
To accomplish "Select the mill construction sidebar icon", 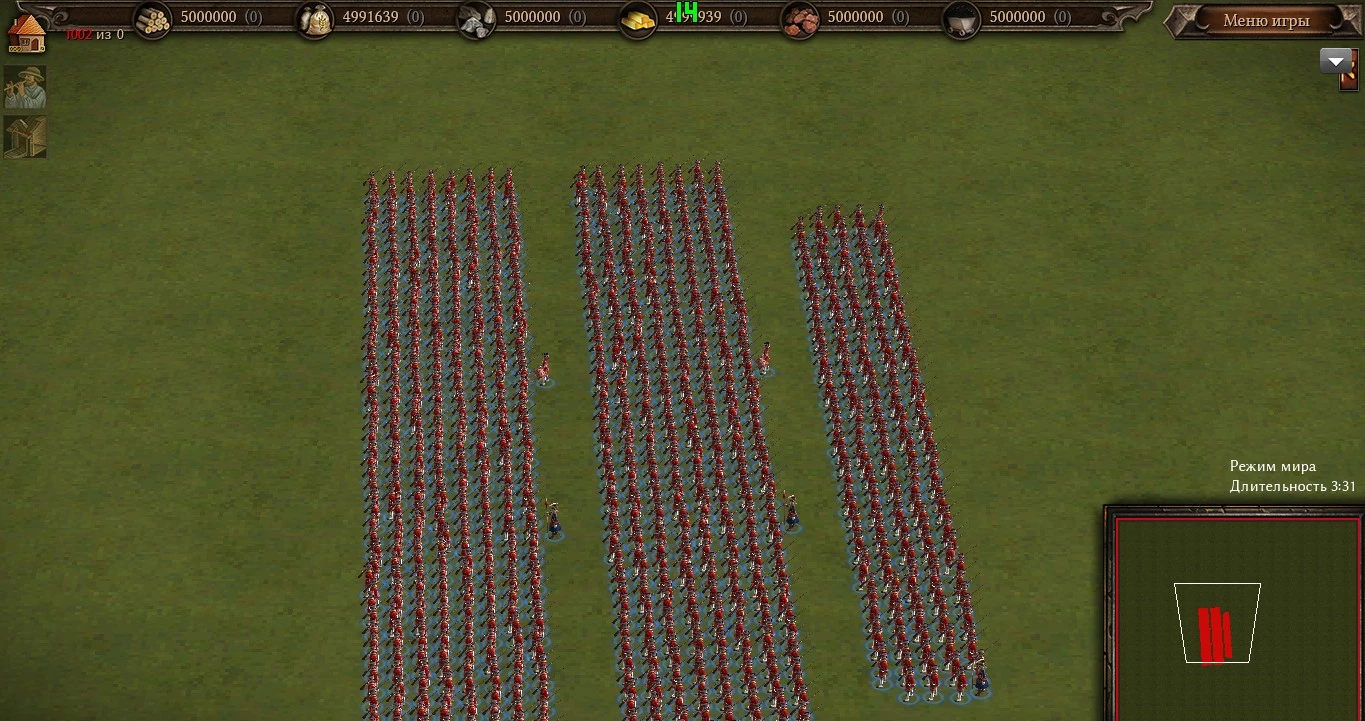I will pos(25,137).
